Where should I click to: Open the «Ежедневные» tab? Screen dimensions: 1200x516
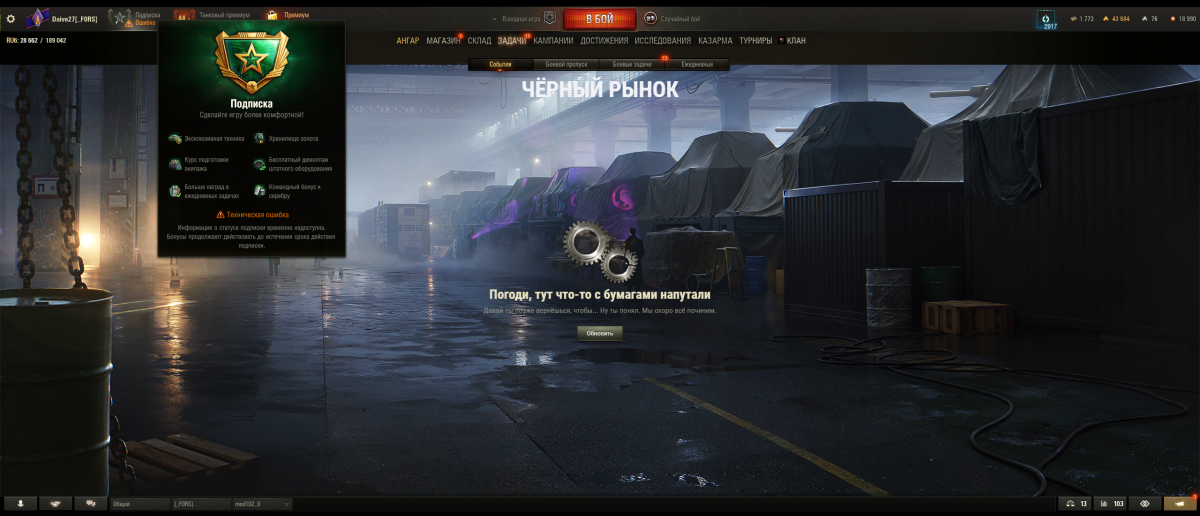698,64
